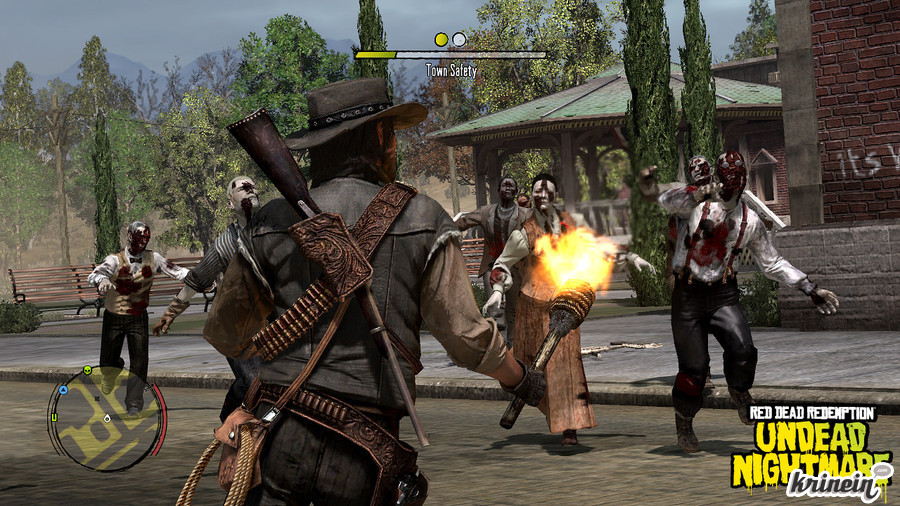This screenshot has height=506, width=900.
Task: Select the blue triangle marker on minimap
Action: [x=63, y=389]
